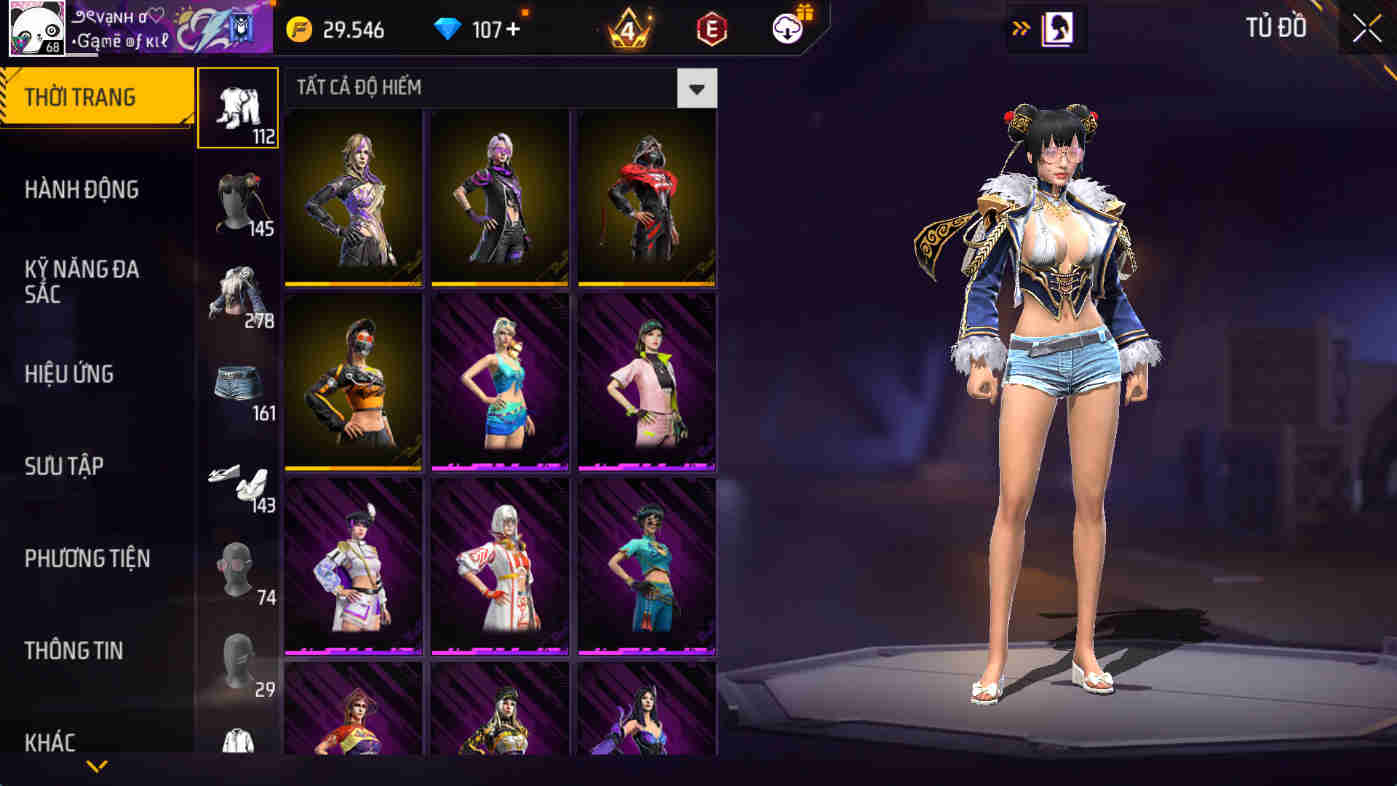
Task: Toggle the character preview panel with double arrows
Action: click(1022, 28)
